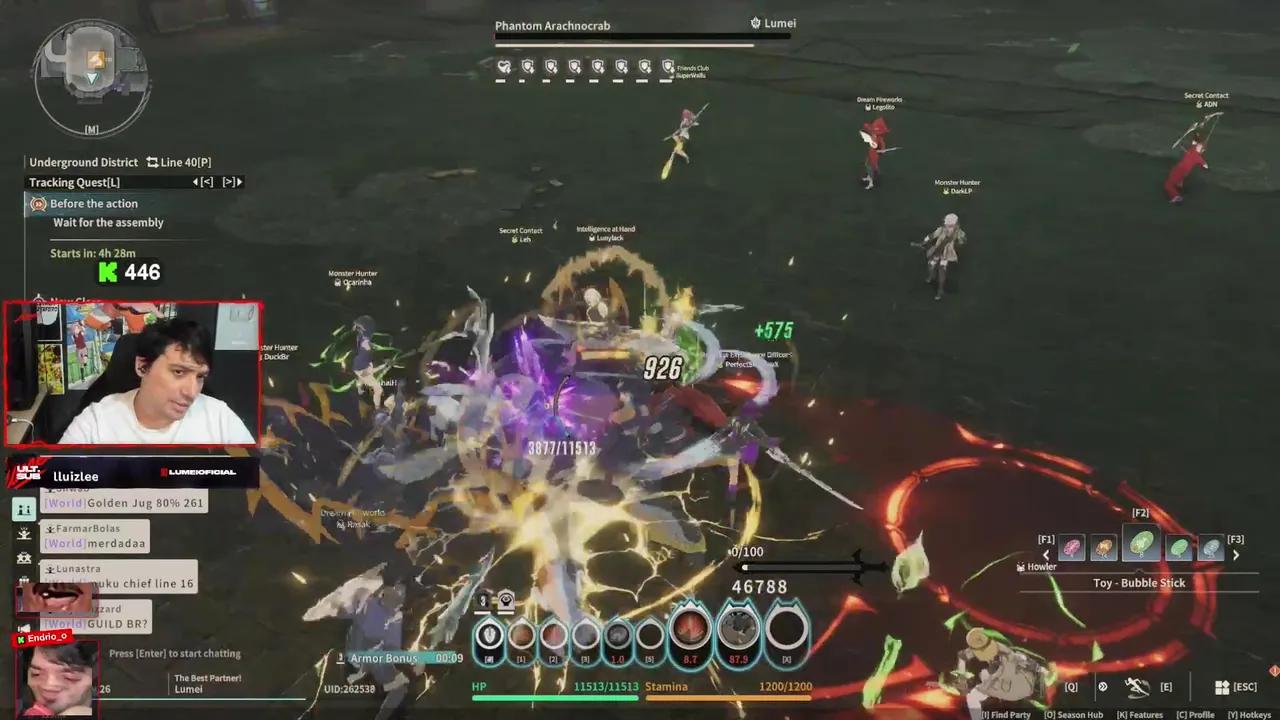Show next tracked quest with right arrow

[238, 182]
